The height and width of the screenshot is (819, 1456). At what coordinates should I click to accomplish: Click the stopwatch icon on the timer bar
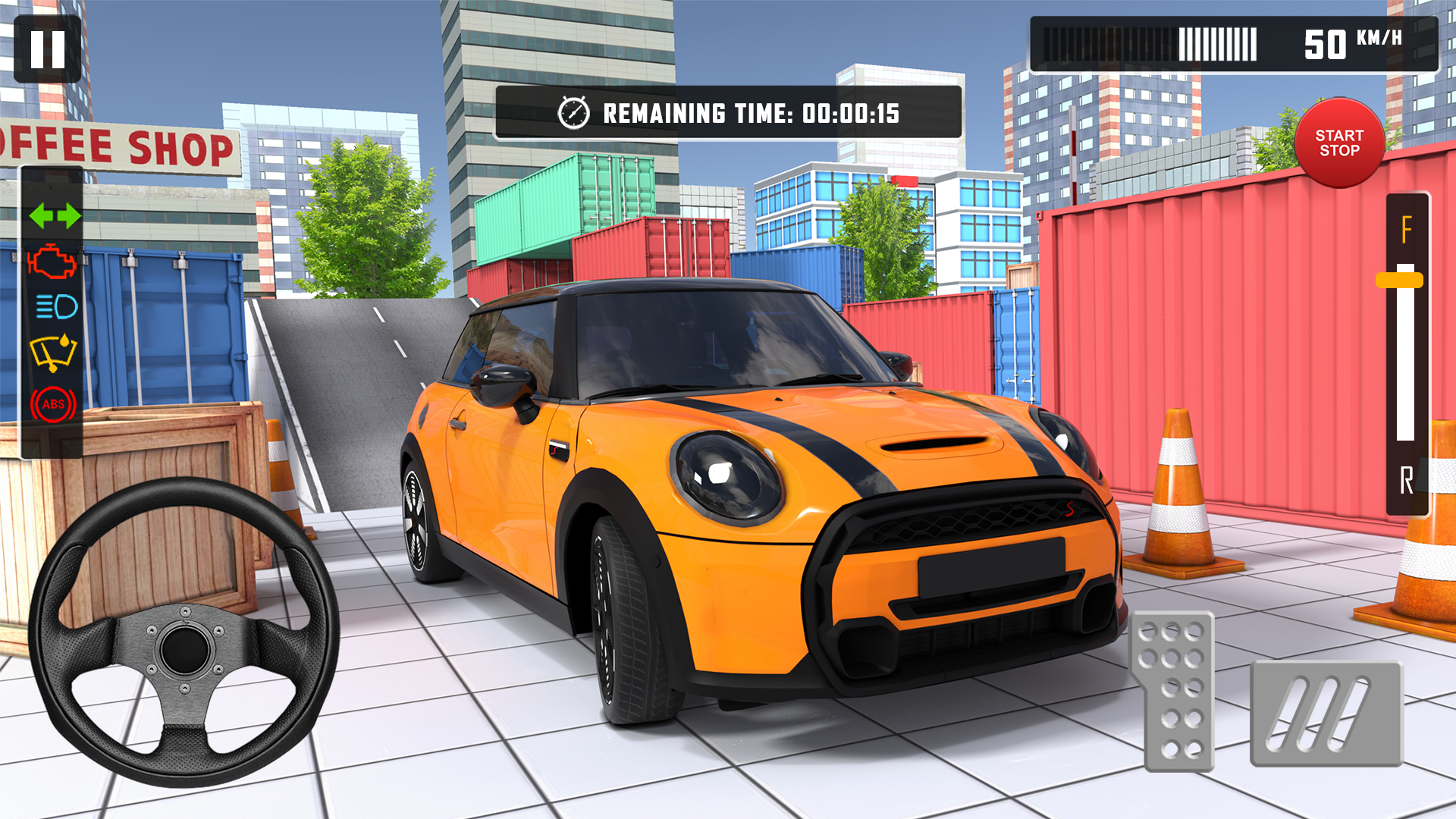[576, 115]
